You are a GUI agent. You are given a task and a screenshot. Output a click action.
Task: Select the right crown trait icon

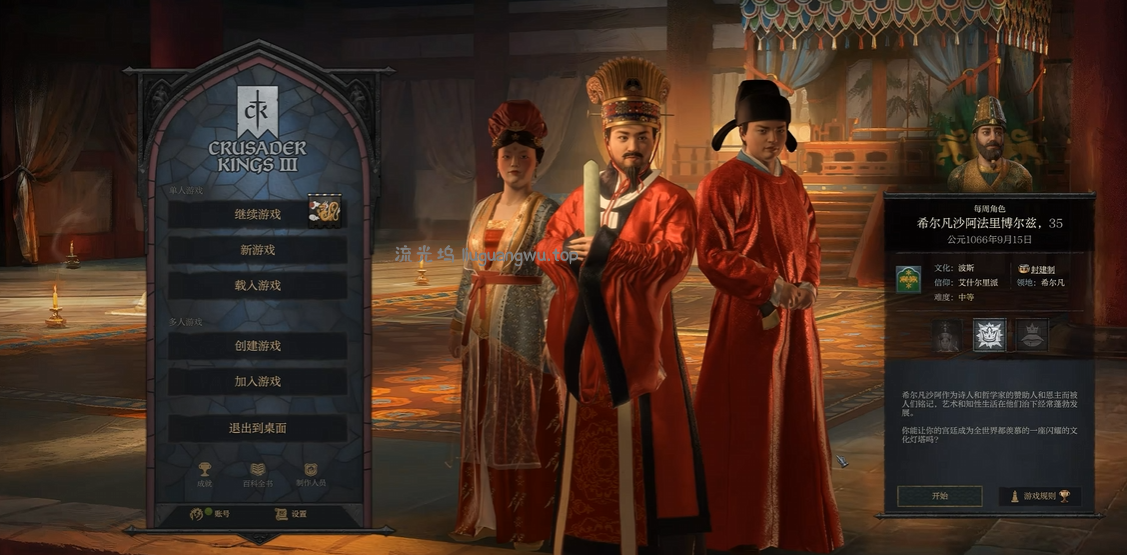coord(1031,335)
